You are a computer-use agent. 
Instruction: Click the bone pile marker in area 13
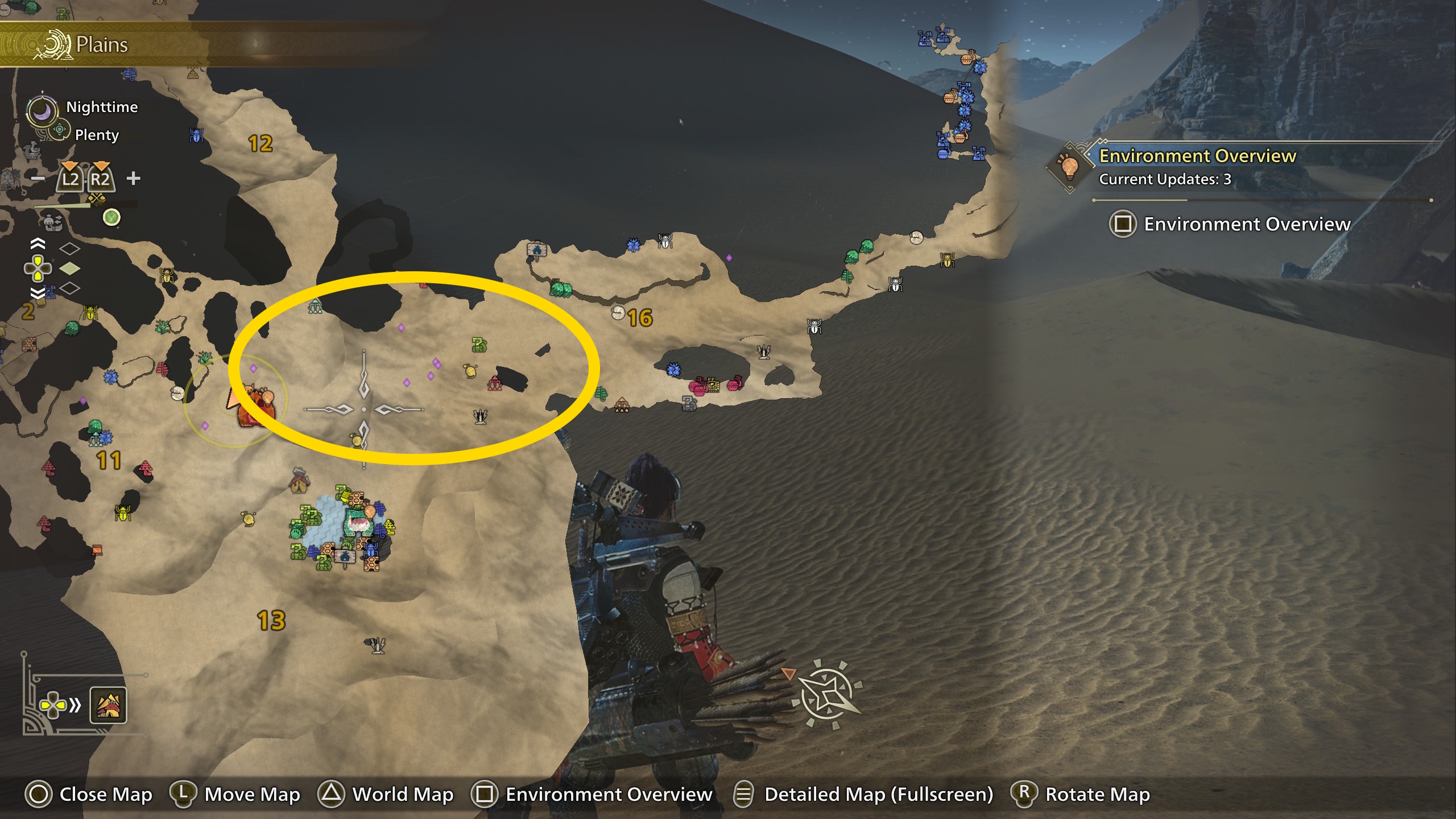[375, 645]
